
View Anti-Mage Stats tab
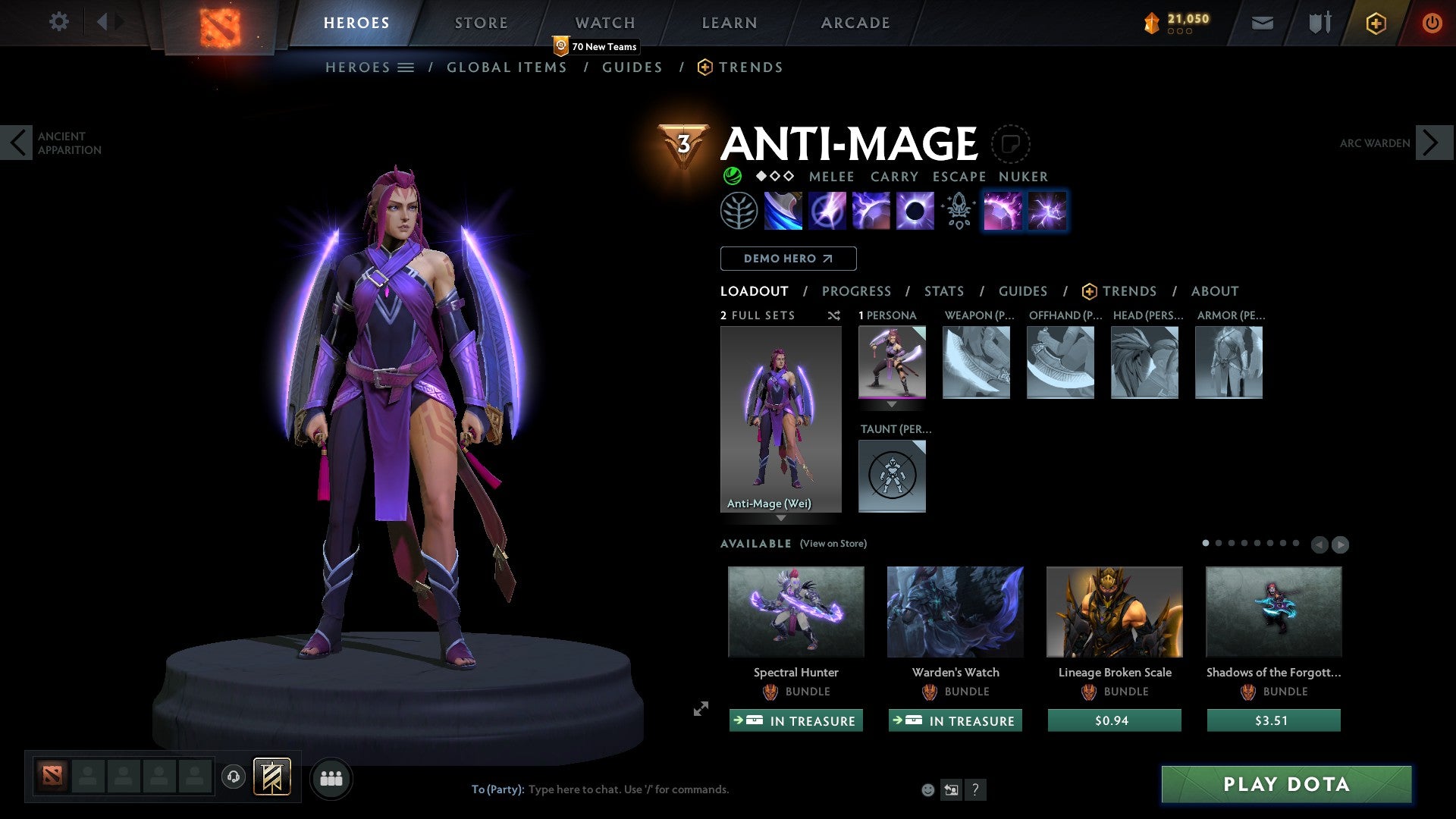click(x=944, y=291)
